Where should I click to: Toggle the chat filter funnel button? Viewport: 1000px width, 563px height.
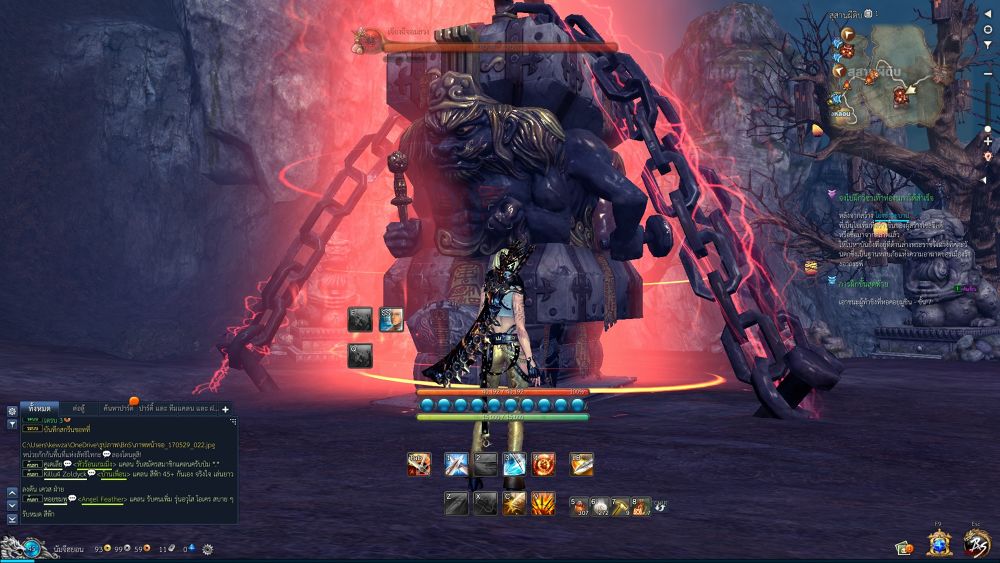(12, 424)
